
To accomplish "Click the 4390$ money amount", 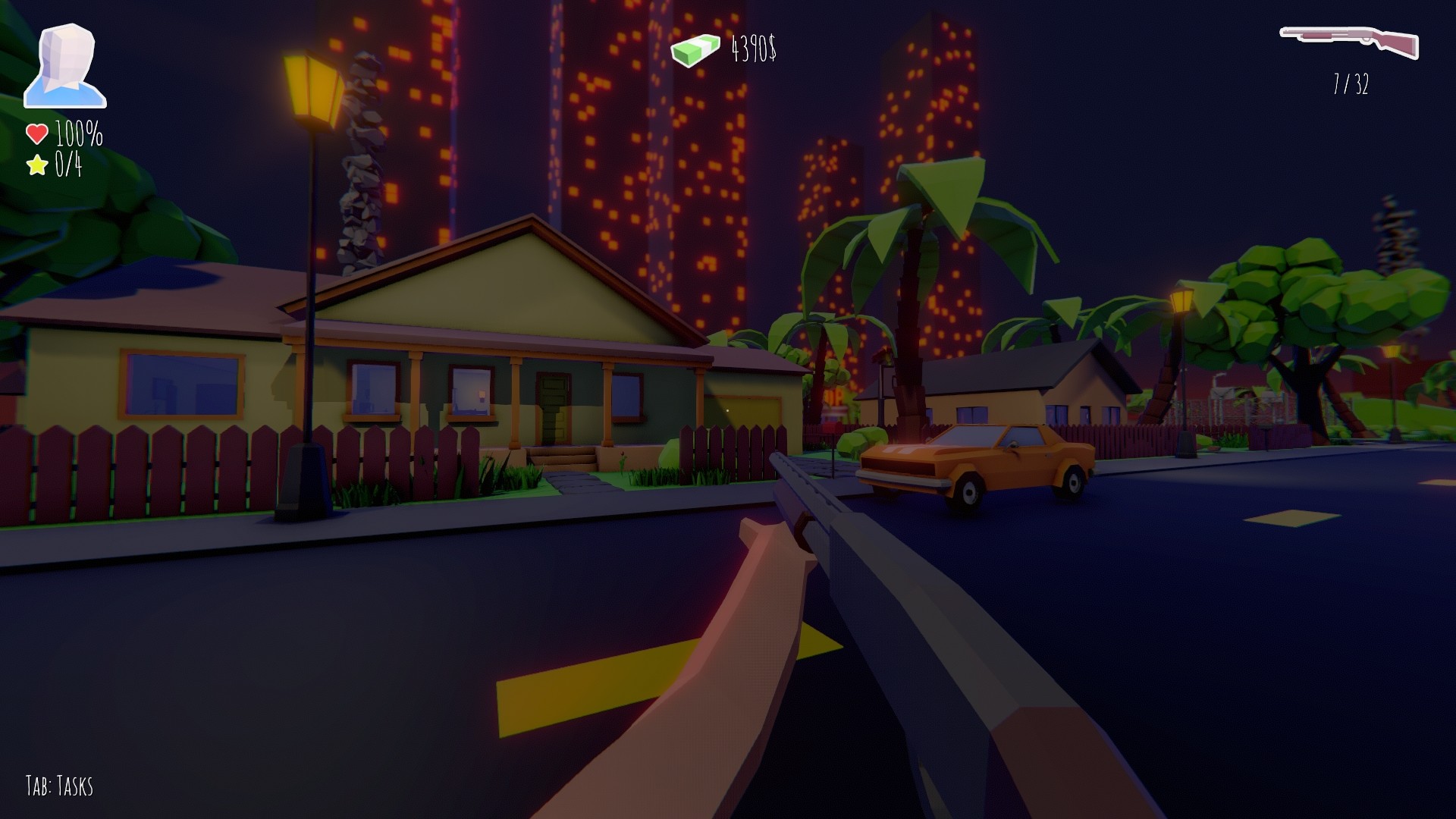I will click(755, 49).
